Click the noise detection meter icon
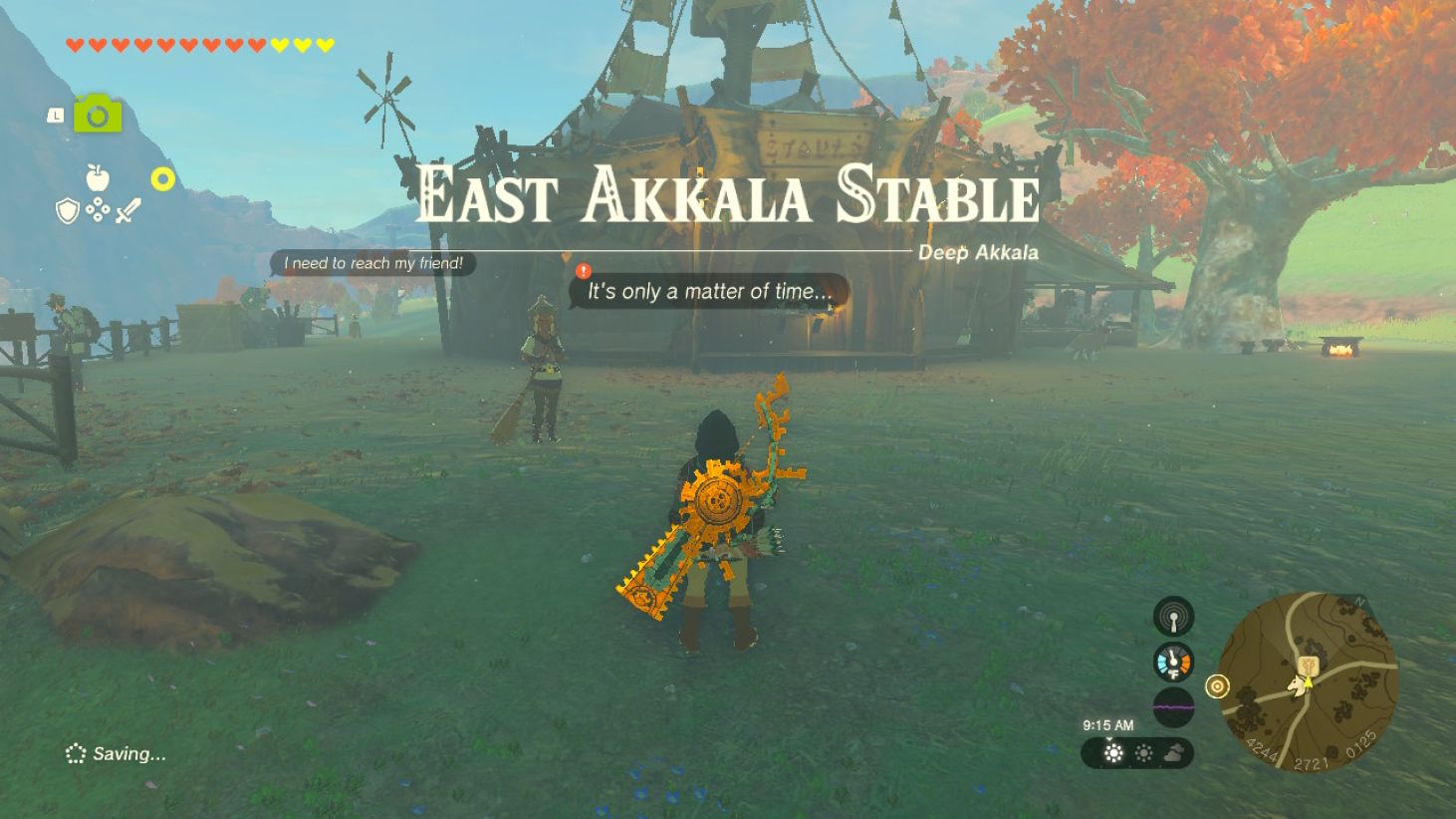1456x819 pixels. coord(1174,706)
